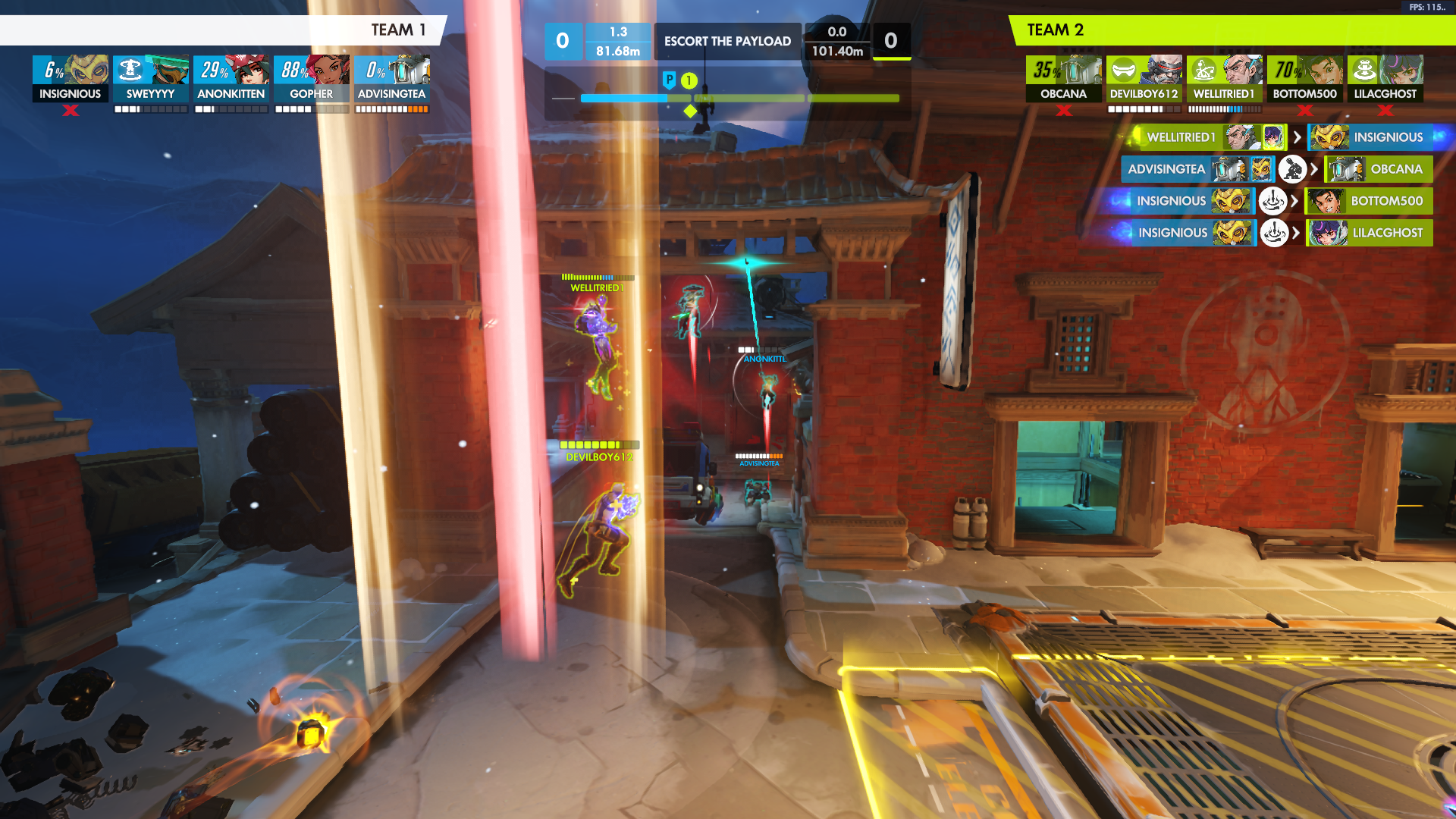Expand the chevron beside OBCANA's killfeed row

pos(1313,170)
